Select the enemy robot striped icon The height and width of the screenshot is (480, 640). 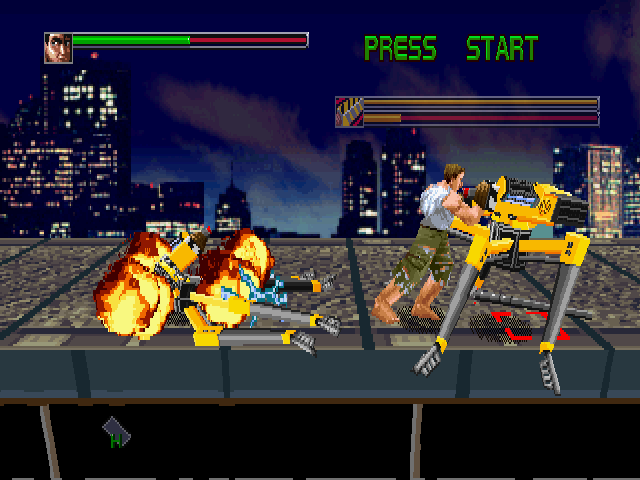click(348, 111)
